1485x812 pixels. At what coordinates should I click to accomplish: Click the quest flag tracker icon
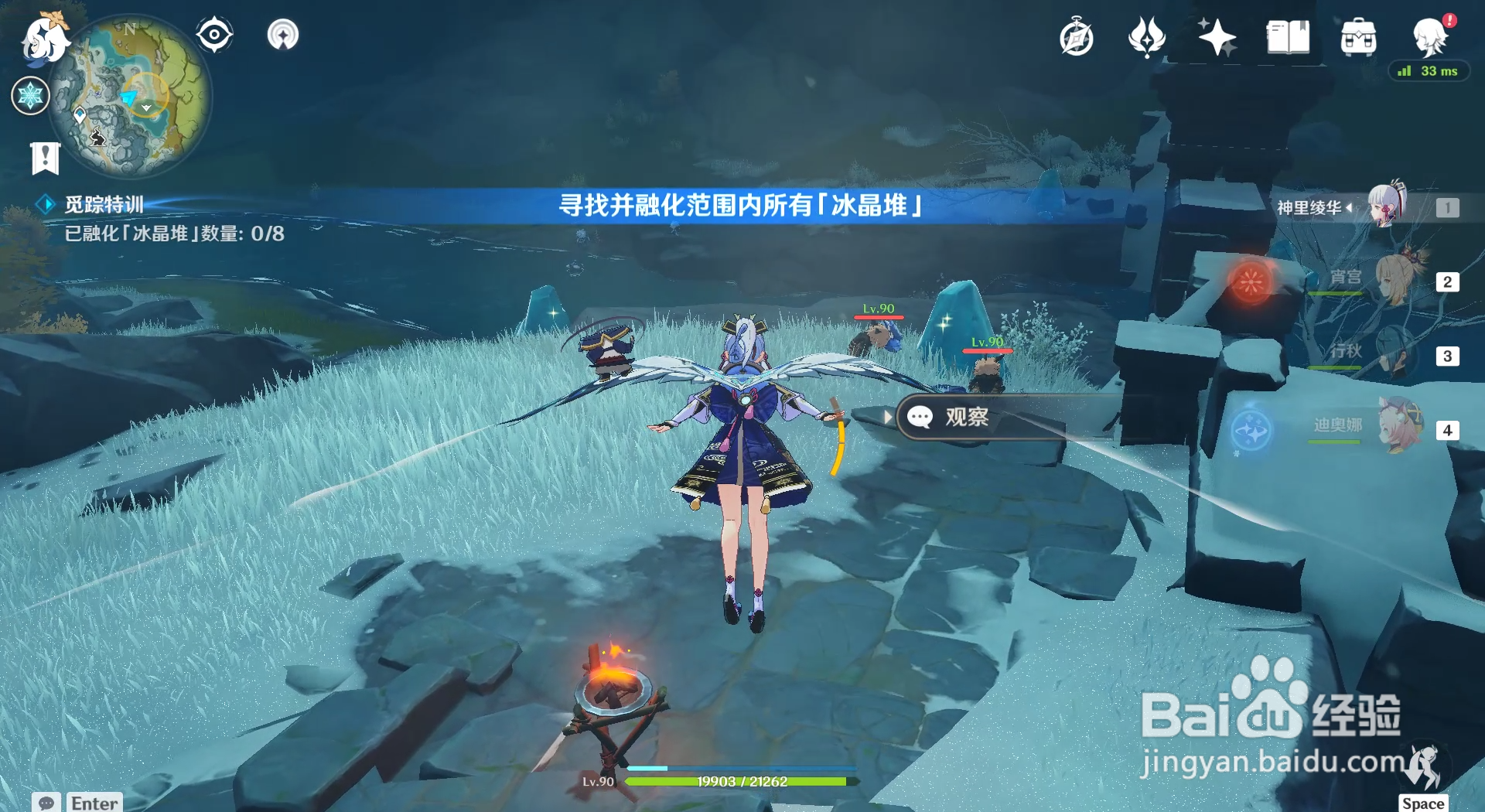pyautogui.click(x=46, y=157)
